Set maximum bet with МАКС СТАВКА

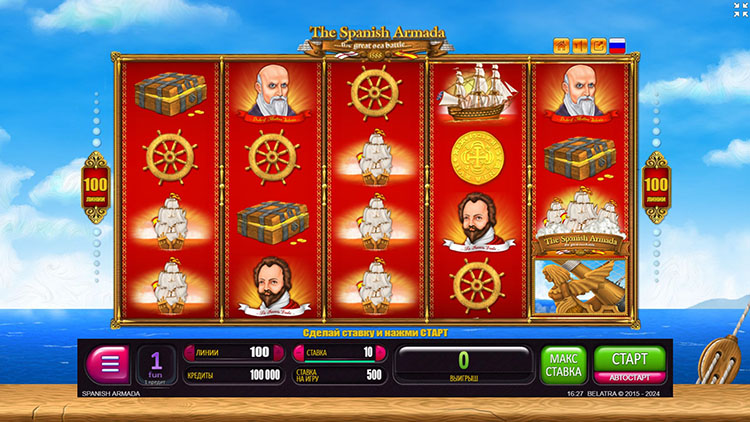[564, 365]
